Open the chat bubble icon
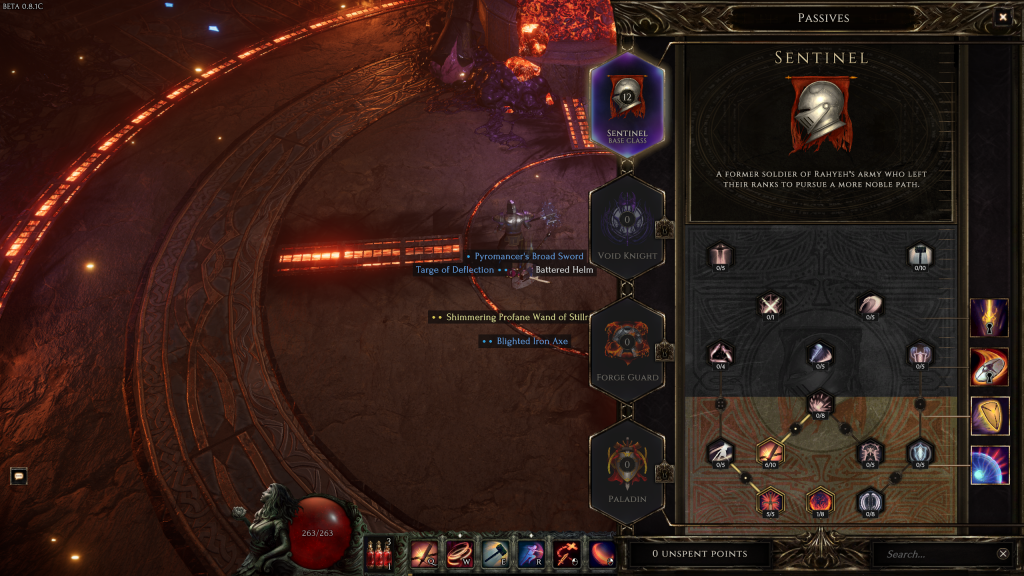The width and height of the screenshot is (1024, 576). (18, 476)
